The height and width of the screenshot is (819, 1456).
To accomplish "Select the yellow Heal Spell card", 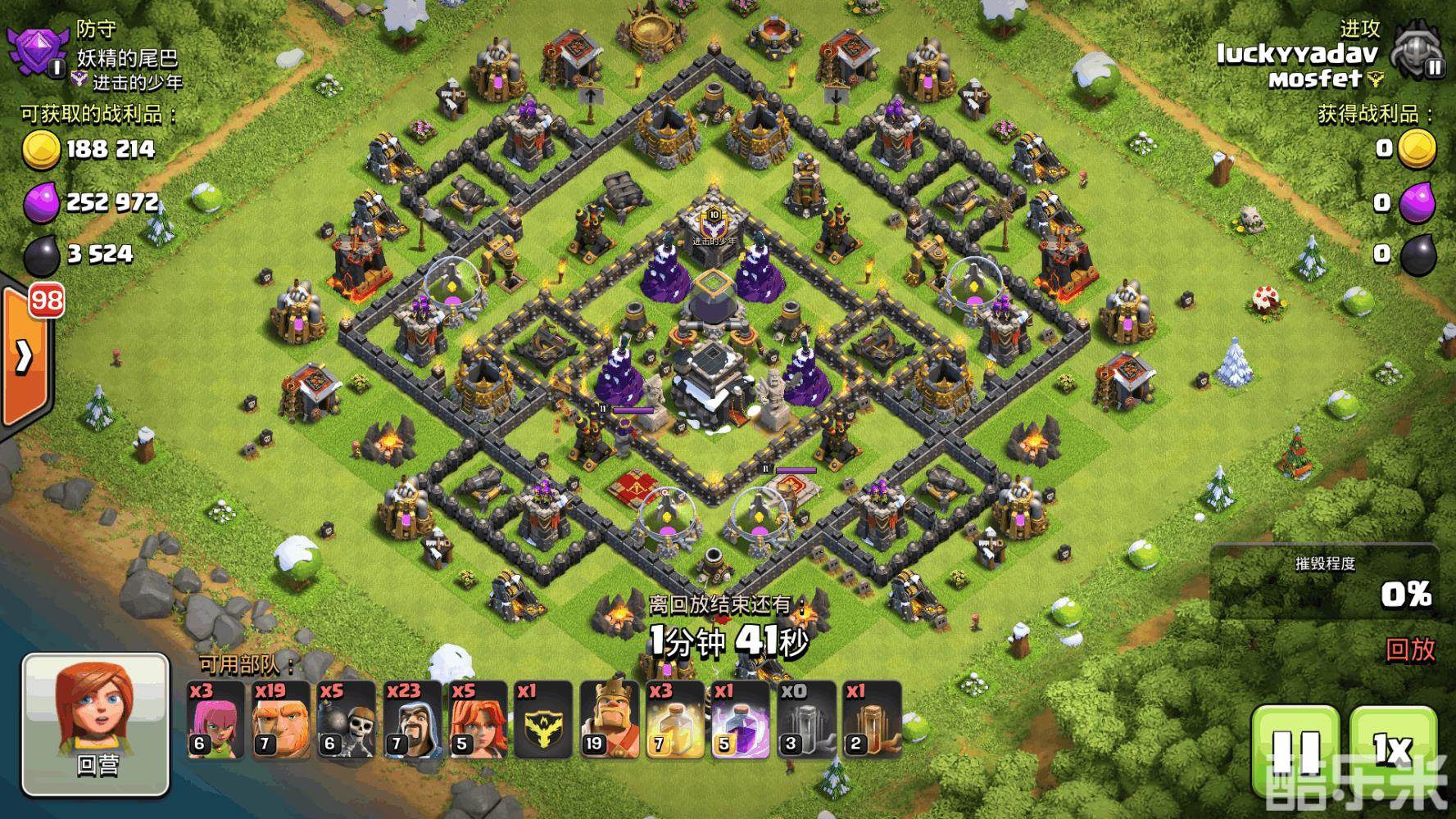I will pyautogui.click(x=674, y=720).
